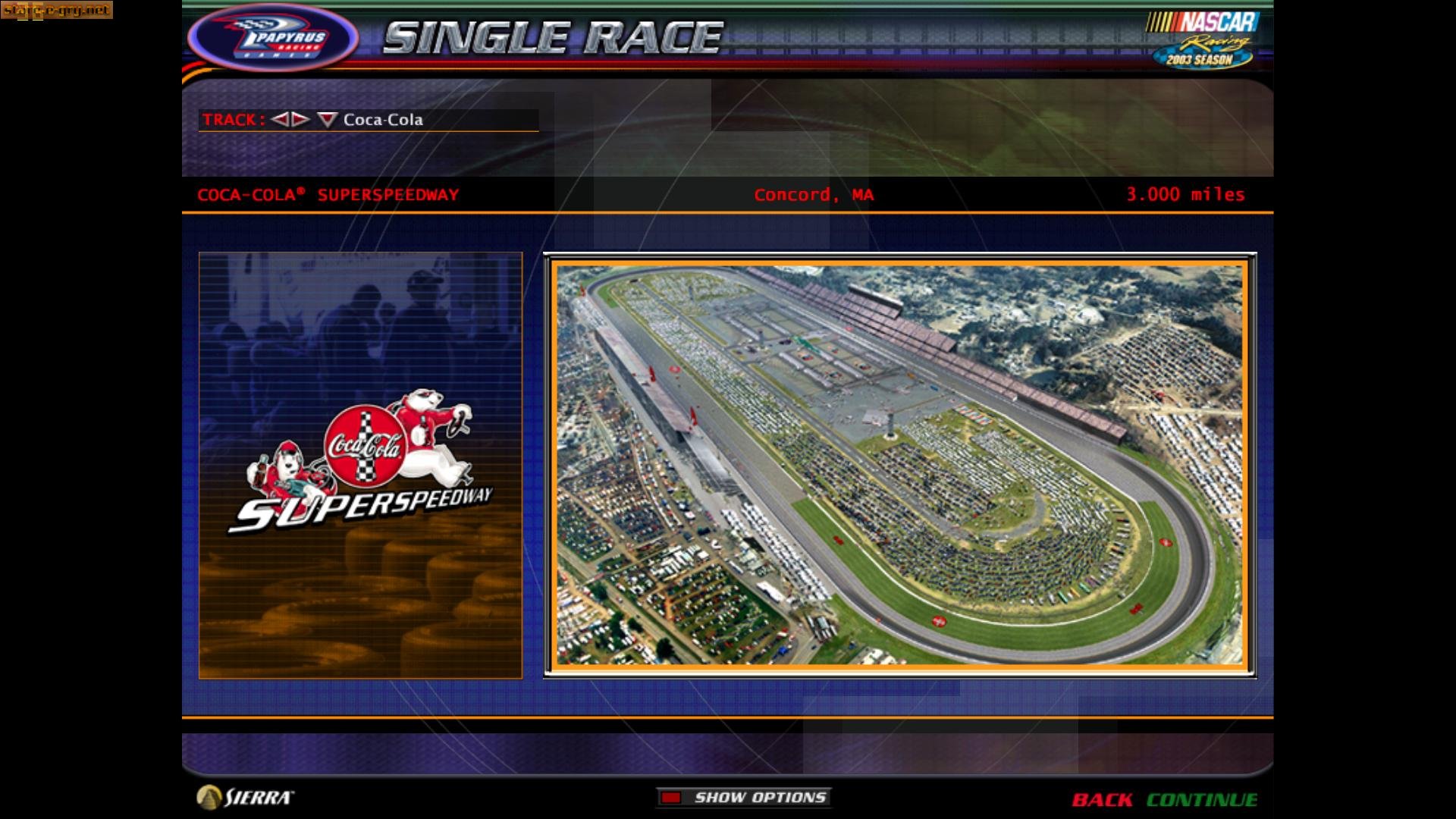
Task: Click the starg-e-gry.net watermark link
Action: pos(57,11)
